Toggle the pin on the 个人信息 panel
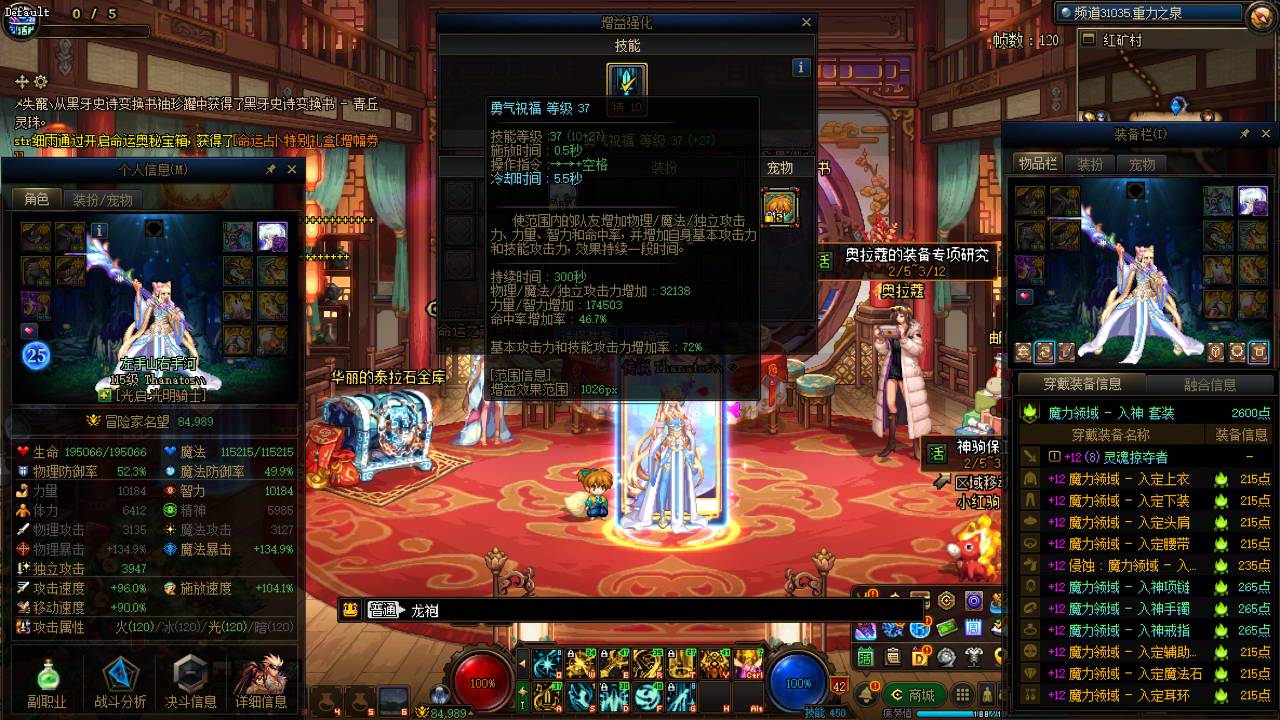Image resolution: width=1280 pixels, height=720 pixels. tap(272, 169)
